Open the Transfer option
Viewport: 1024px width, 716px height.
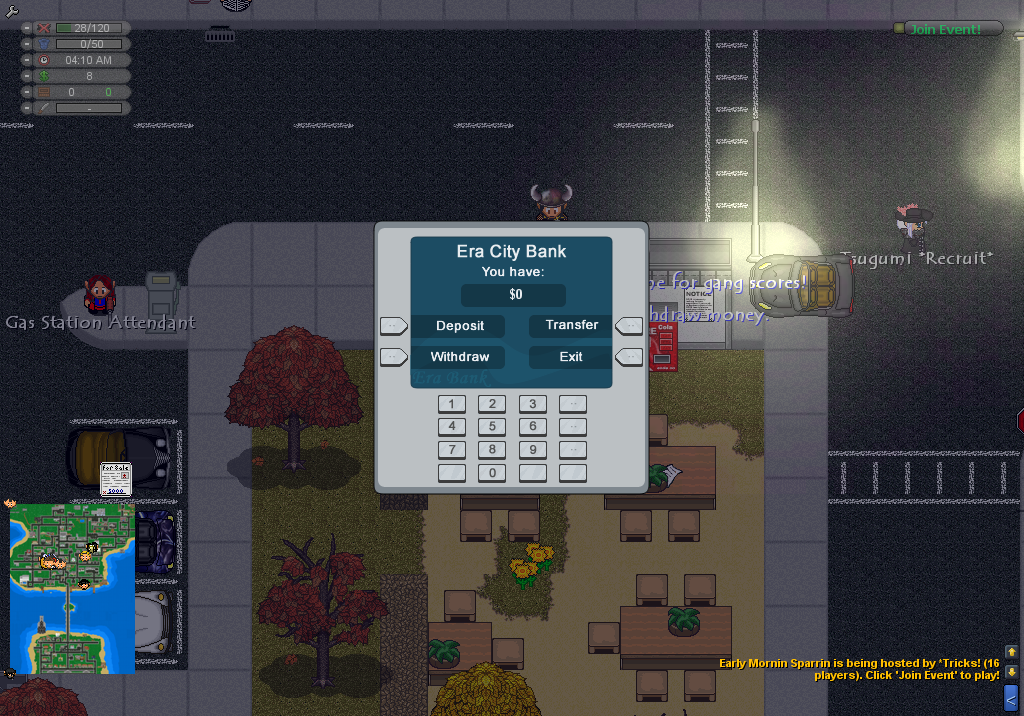572,325
